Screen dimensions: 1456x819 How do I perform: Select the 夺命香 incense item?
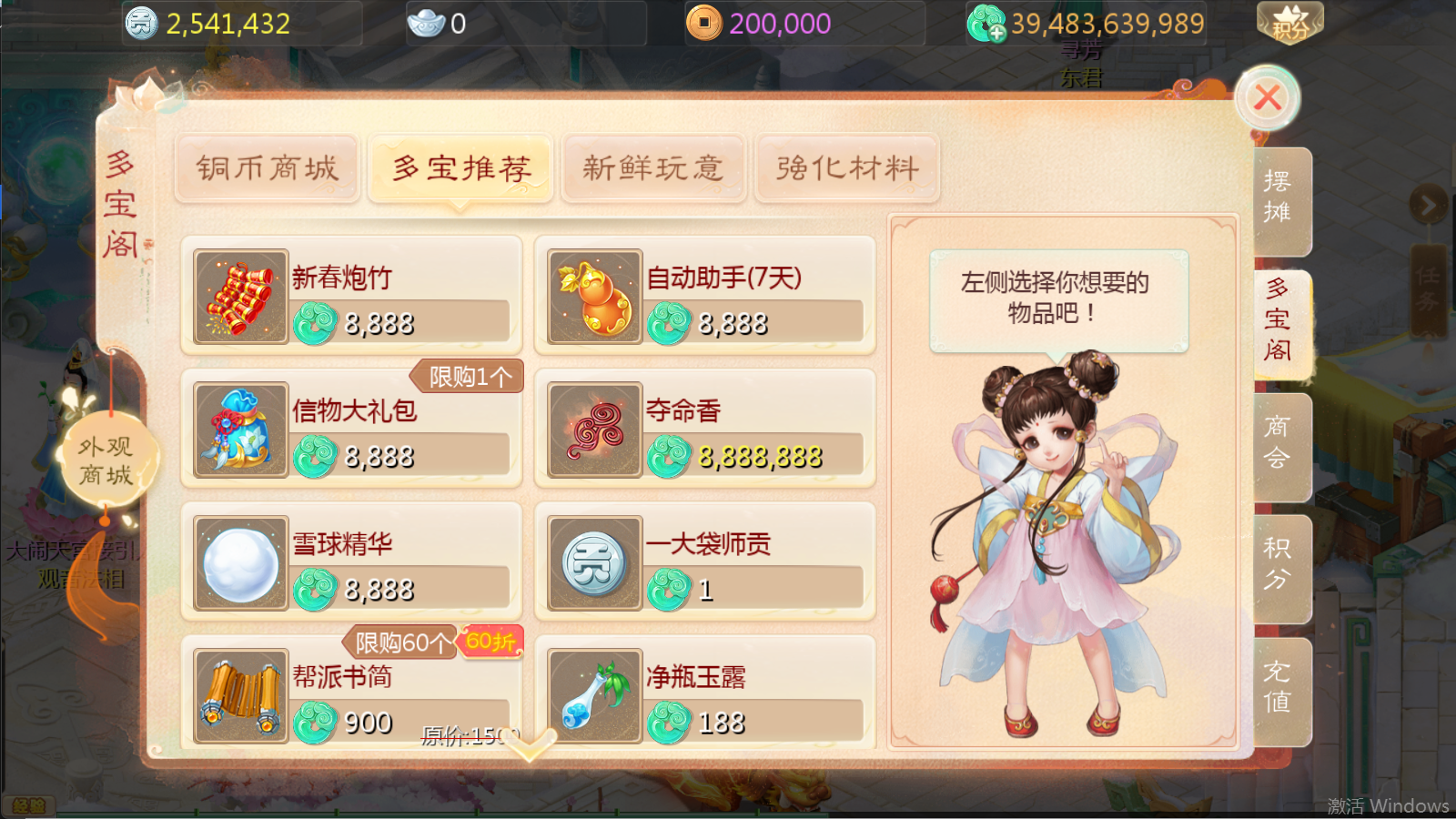[705, 429]
